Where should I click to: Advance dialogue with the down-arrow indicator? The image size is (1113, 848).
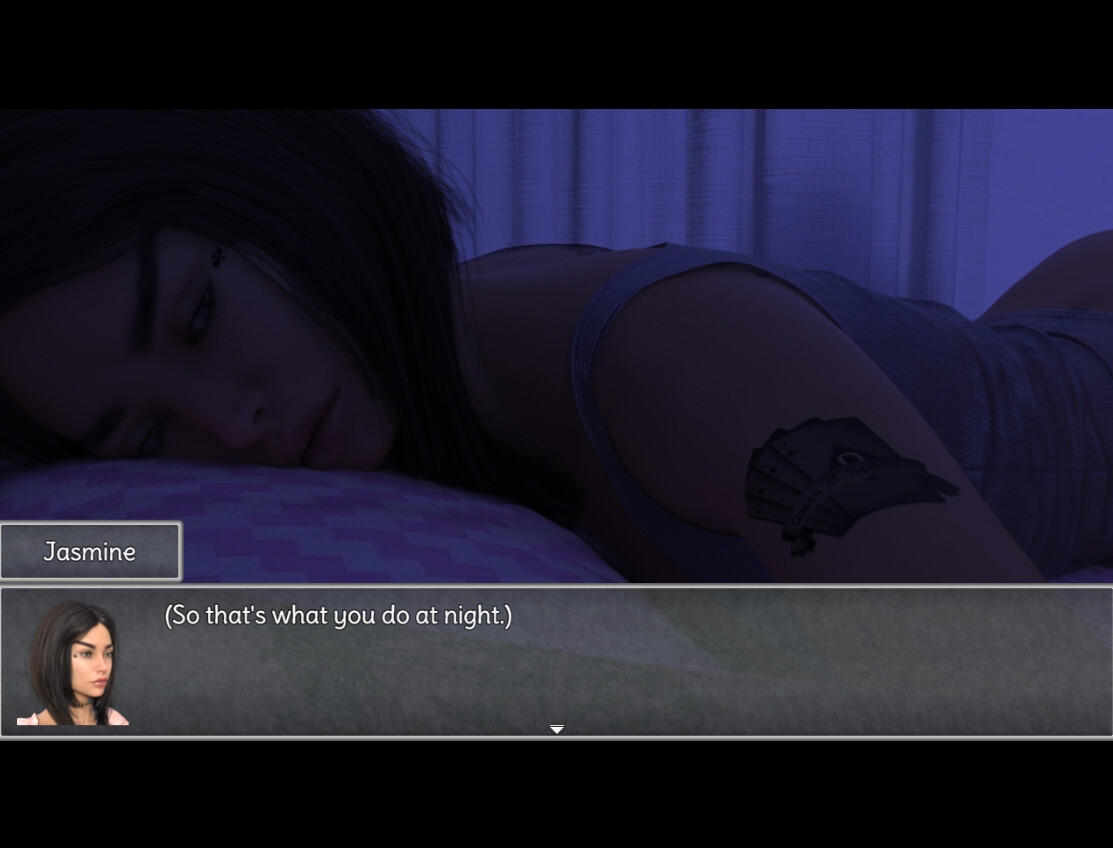[557, 729]
